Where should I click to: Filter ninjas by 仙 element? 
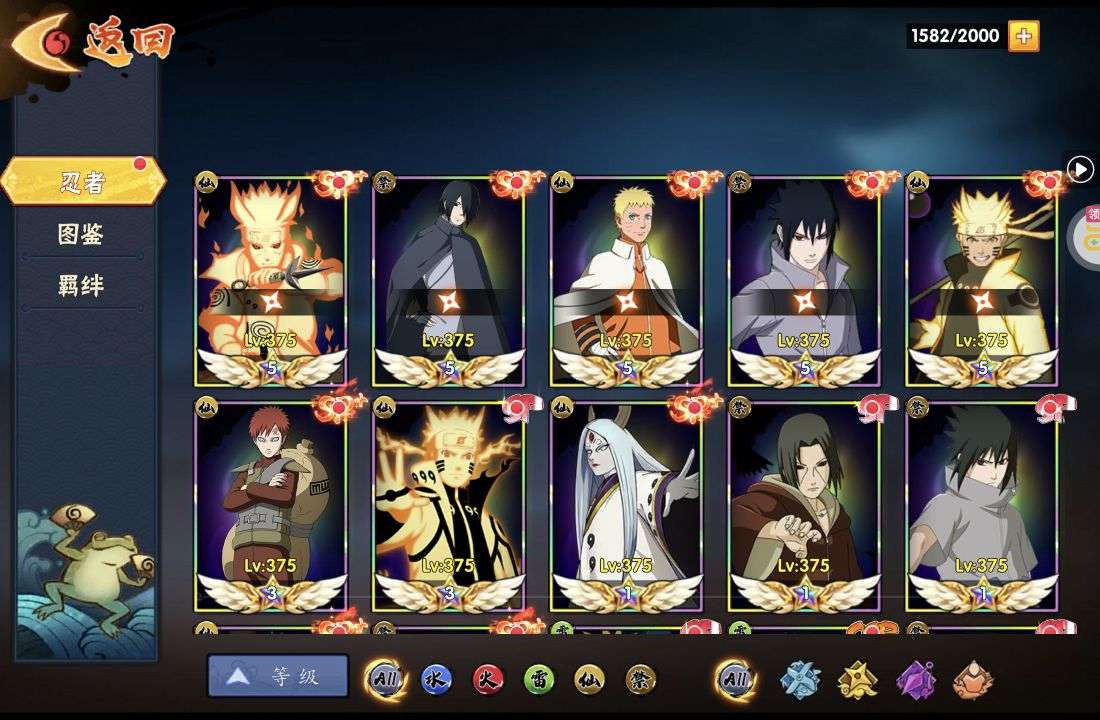[x=590, y=679]
